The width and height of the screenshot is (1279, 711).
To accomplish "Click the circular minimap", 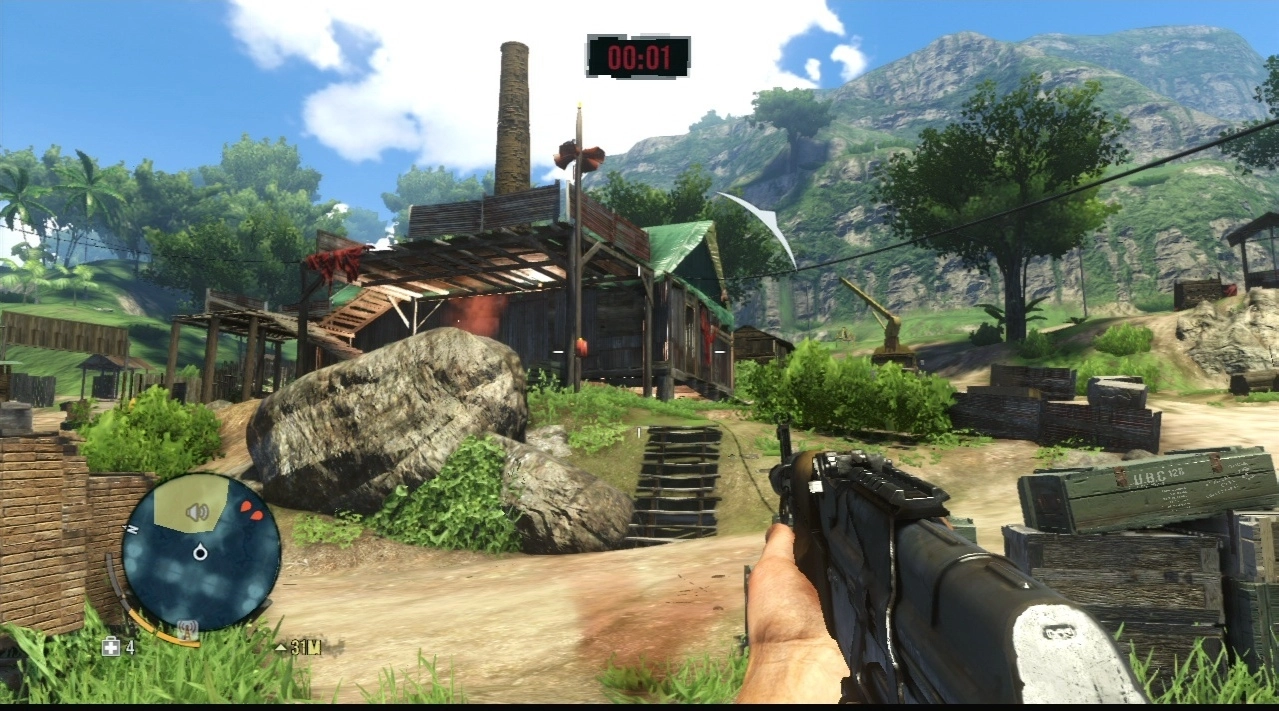I will [201, 552].
